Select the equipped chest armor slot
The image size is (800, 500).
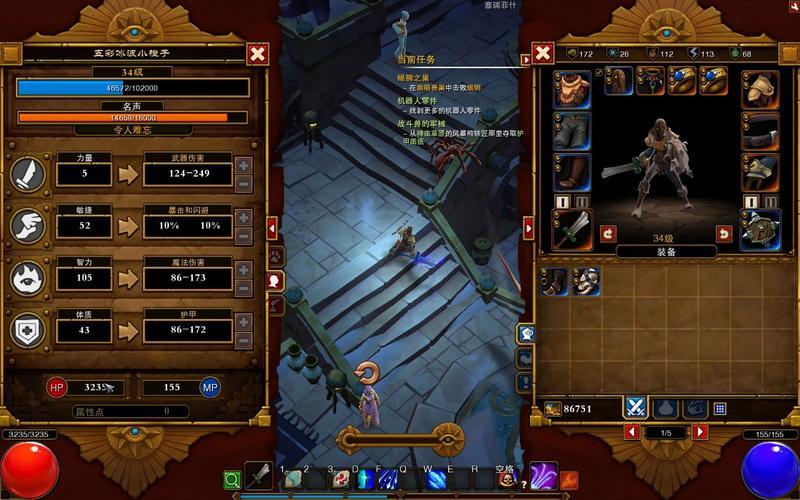[572, 90]
